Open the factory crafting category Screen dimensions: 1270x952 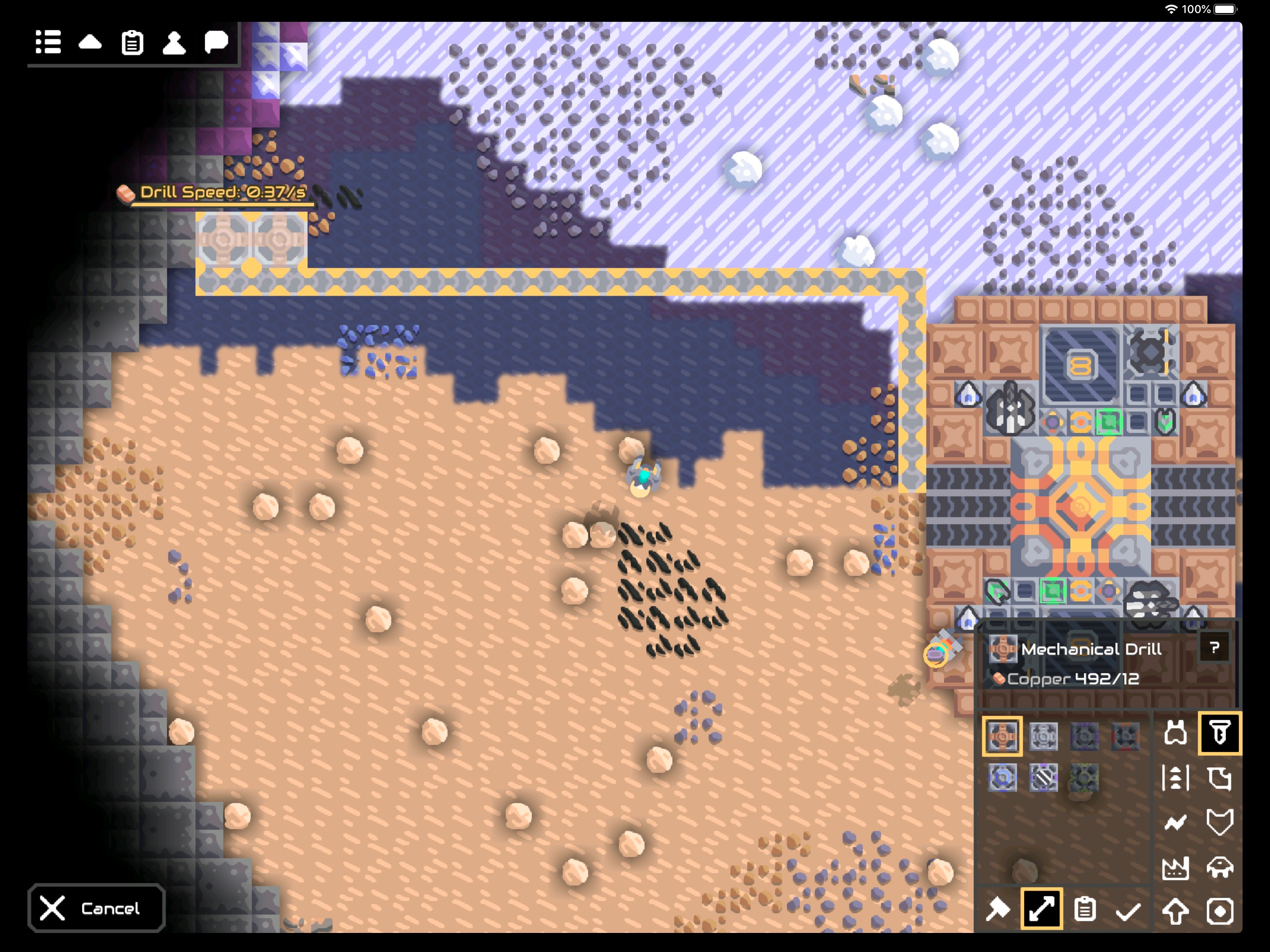(x=1175, y=867)
